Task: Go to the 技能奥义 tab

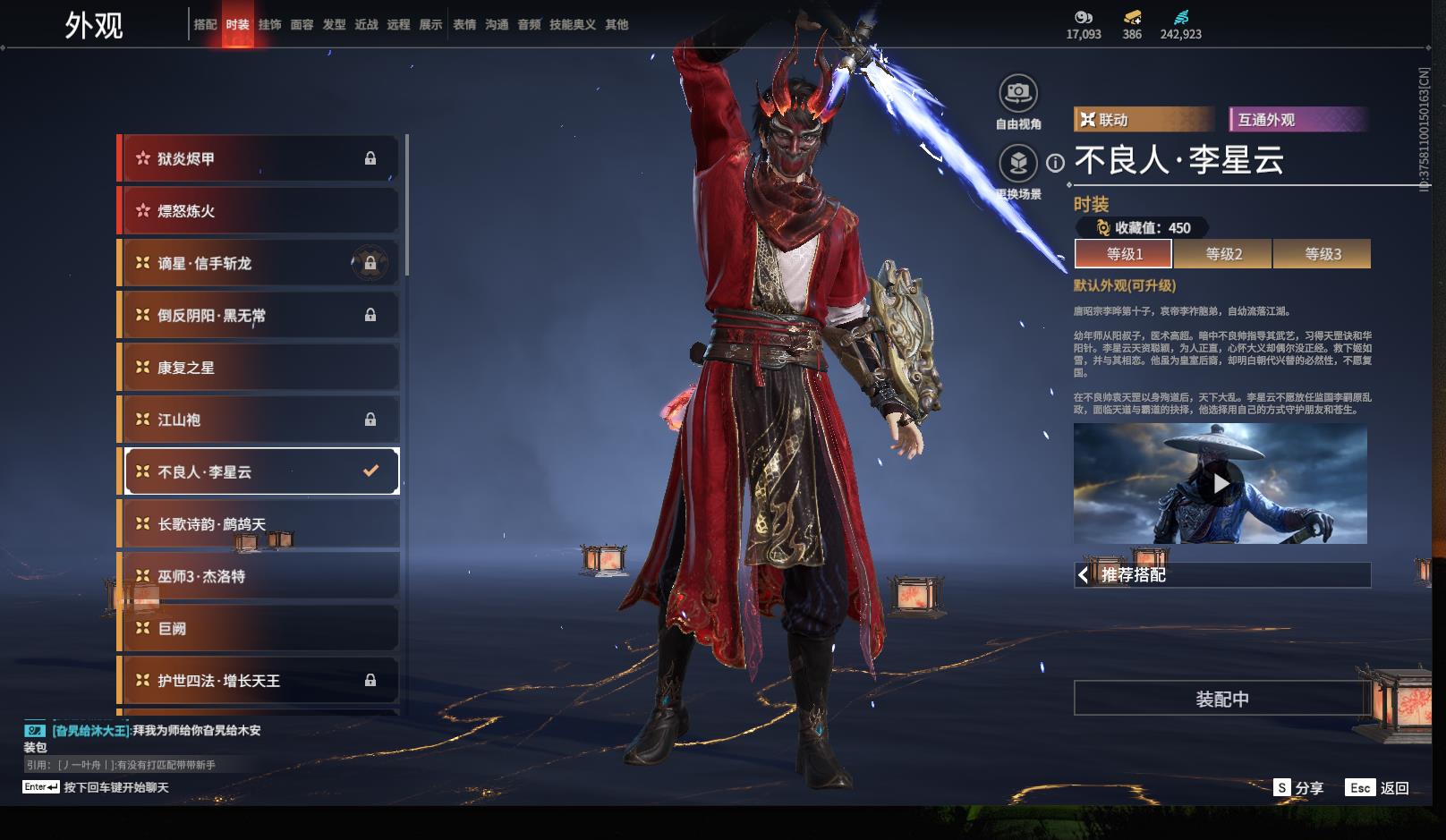Action: tap(572, 24)
